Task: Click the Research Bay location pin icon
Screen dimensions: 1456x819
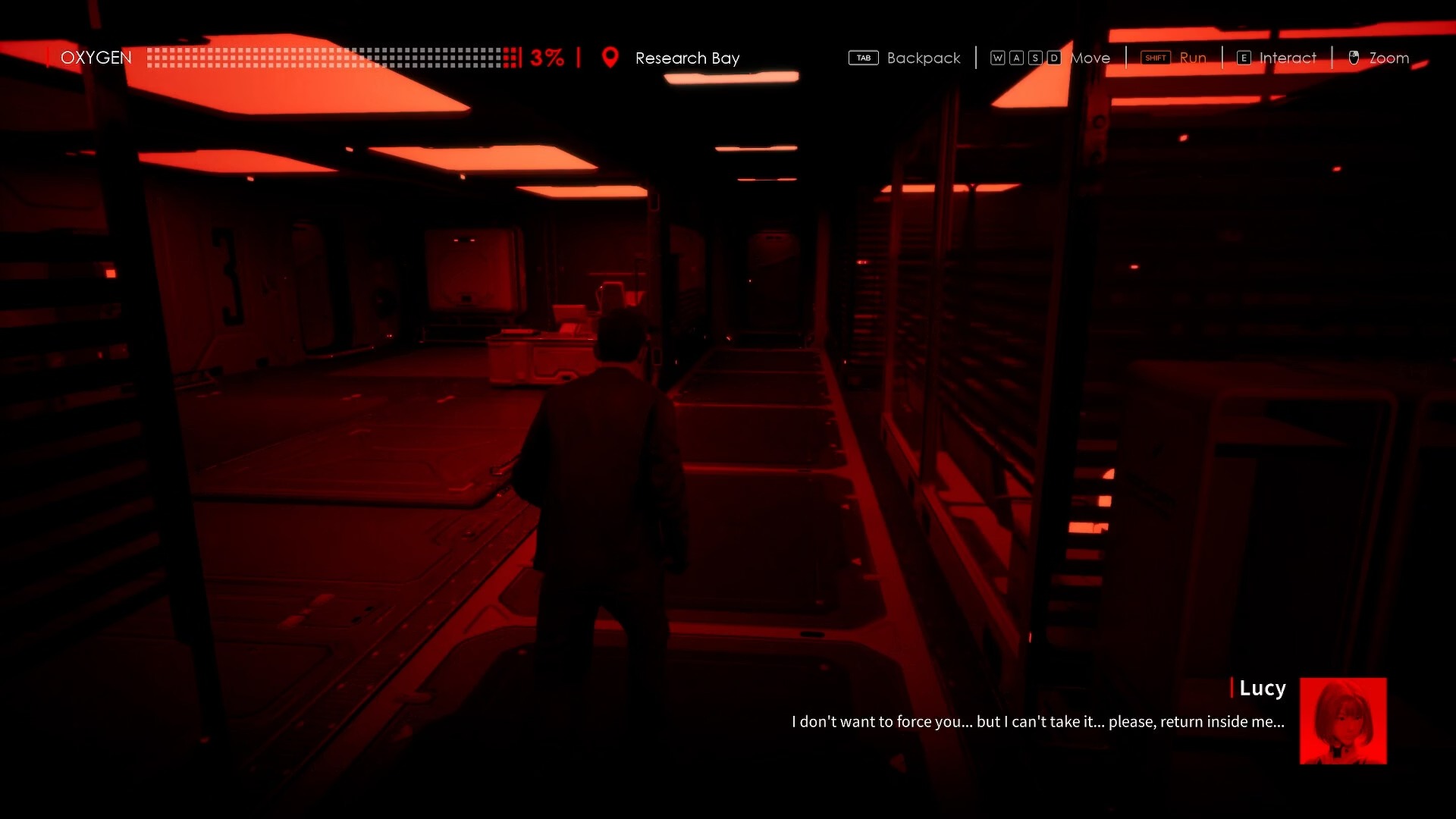Action: (610, 58)
